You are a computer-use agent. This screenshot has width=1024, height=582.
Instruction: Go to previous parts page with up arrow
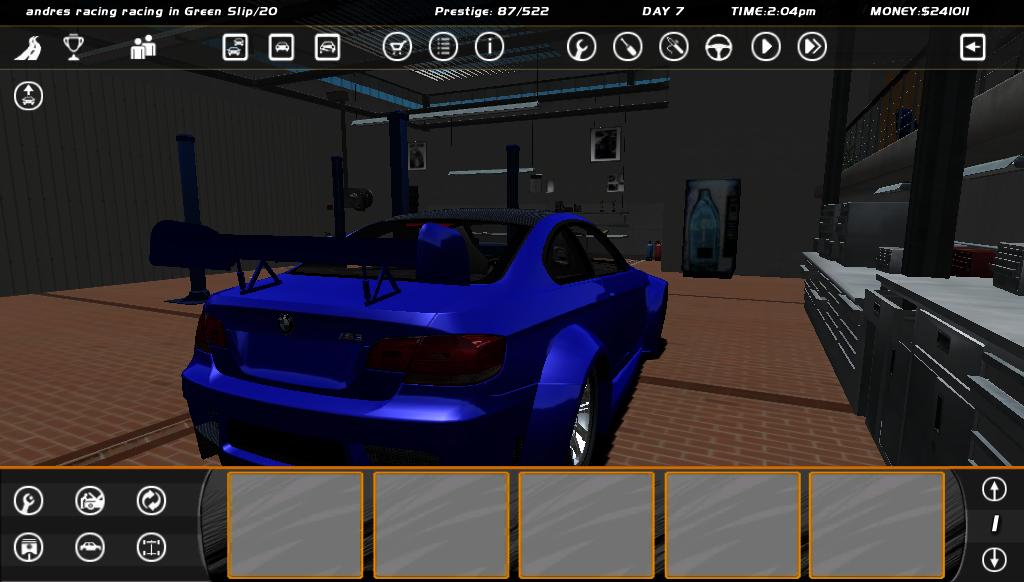click(x=993, y=489)
